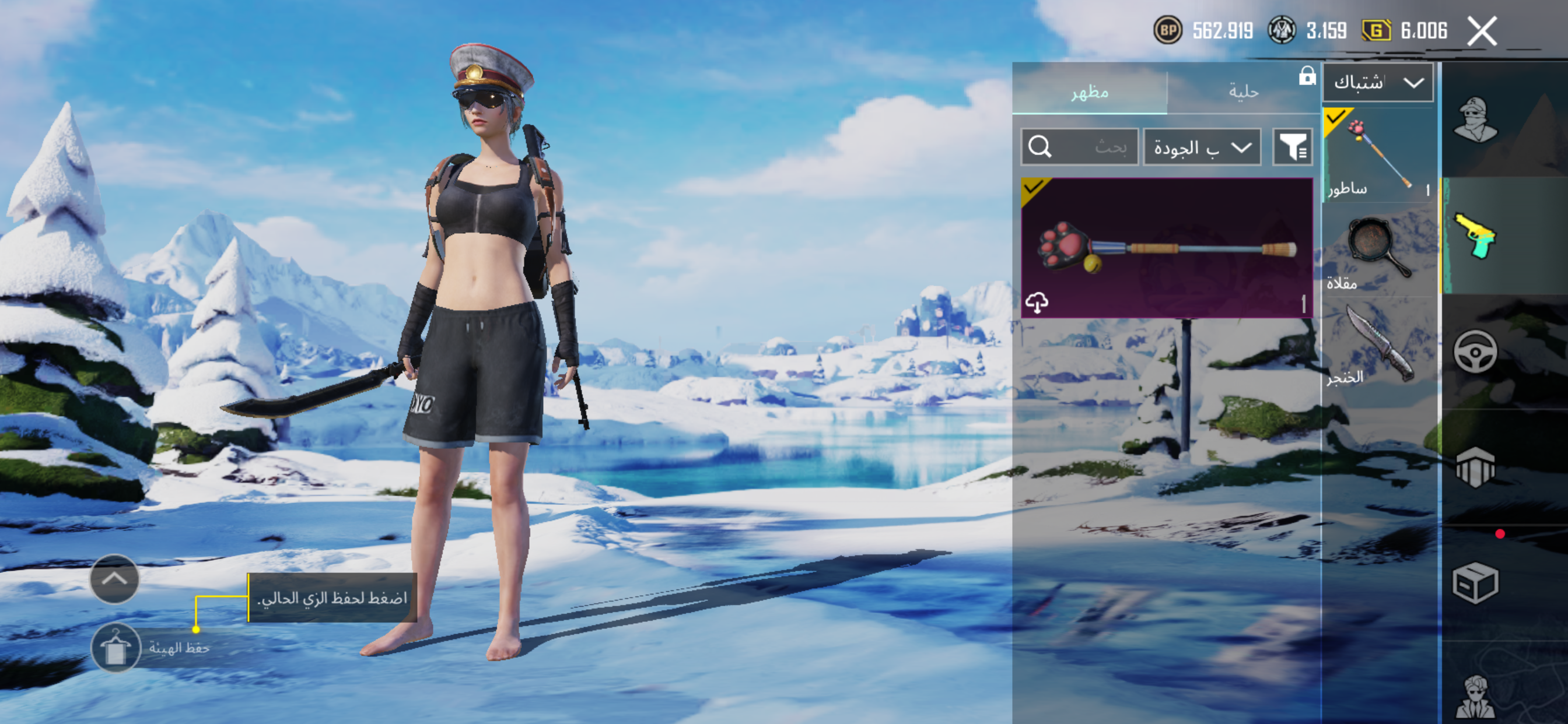Open the اشتباك melee category dropdown
The image size is (1568, 724).
pyautogui.click(x=1377, y=82)
